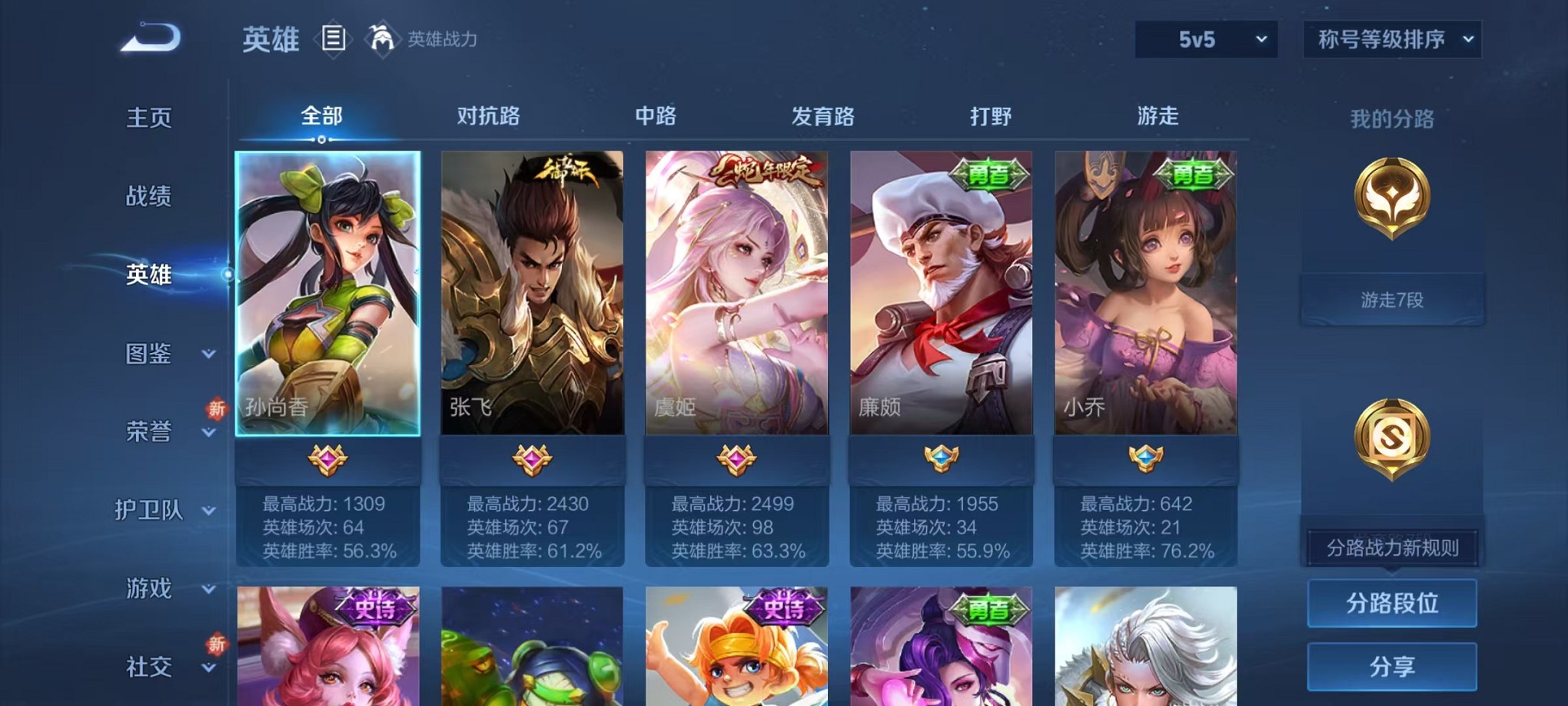1568x706 pixels.
Task: Expand the 图鉴 sidebar section
Action: [151, 355]
